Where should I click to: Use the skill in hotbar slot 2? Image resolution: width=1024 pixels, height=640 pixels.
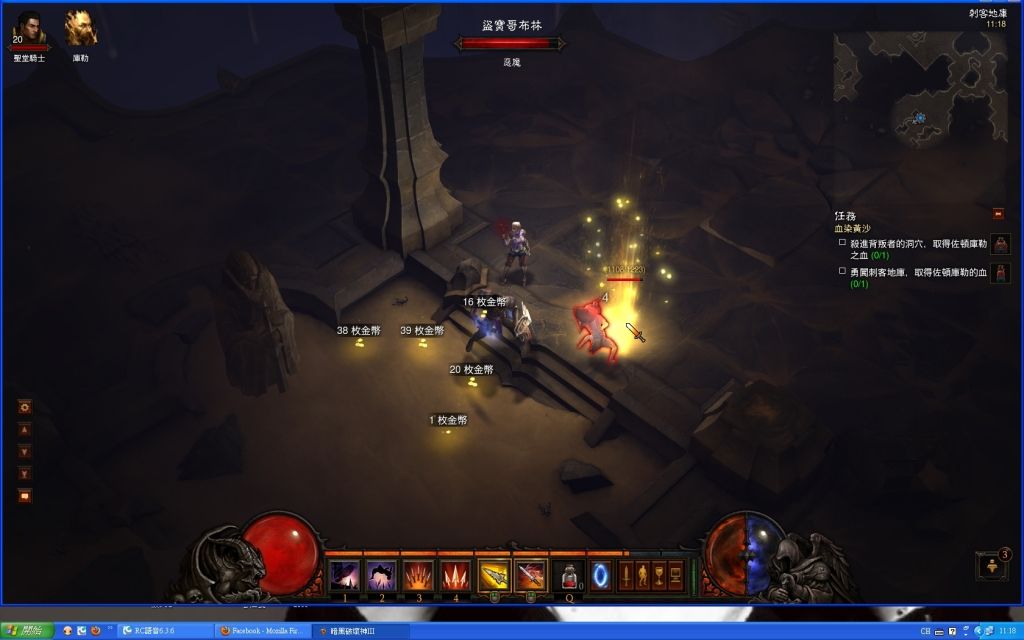[381, 575]
